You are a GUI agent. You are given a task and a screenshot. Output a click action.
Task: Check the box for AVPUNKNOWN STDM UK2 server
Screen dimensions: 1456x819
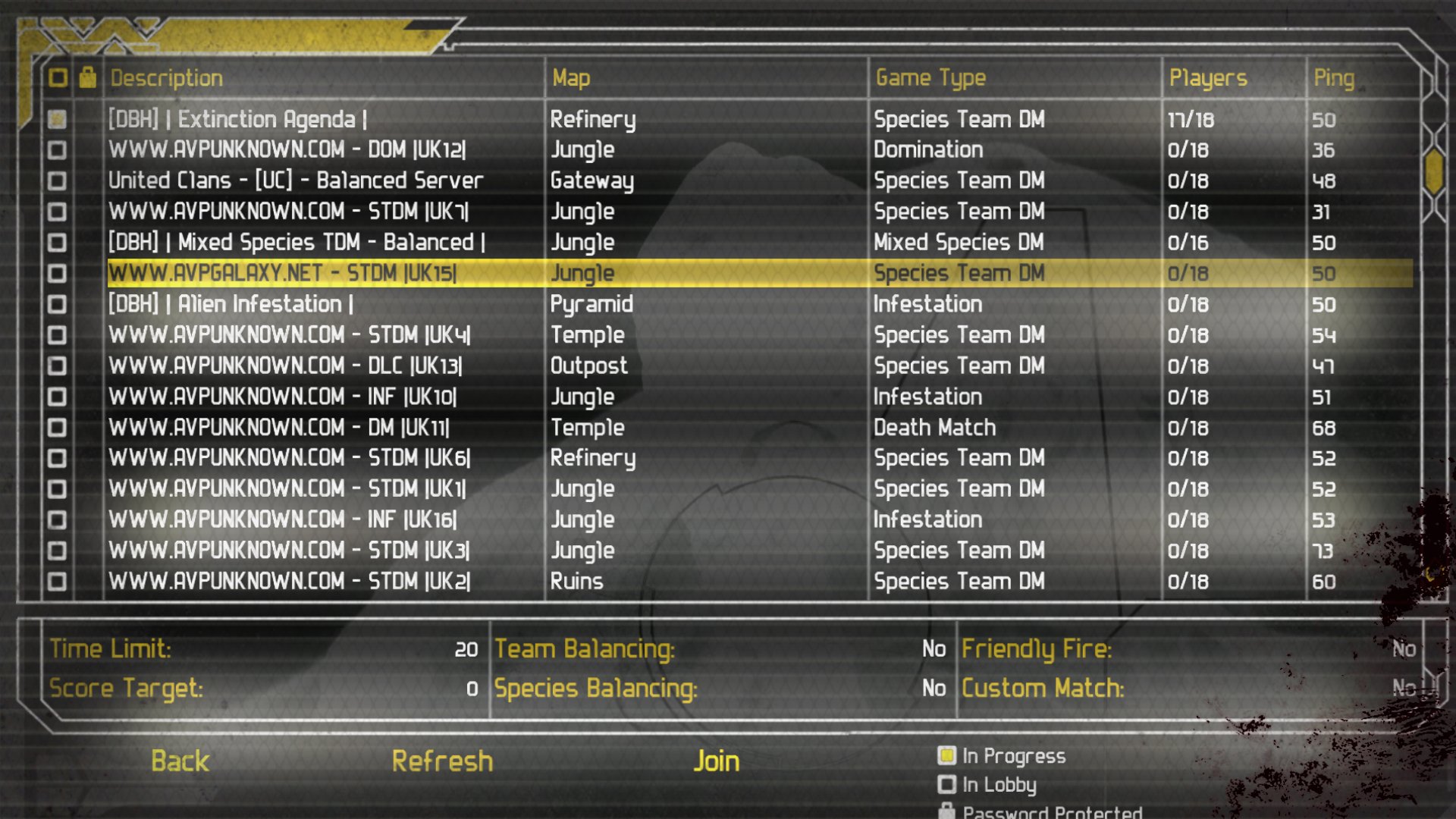coord(57,582)
